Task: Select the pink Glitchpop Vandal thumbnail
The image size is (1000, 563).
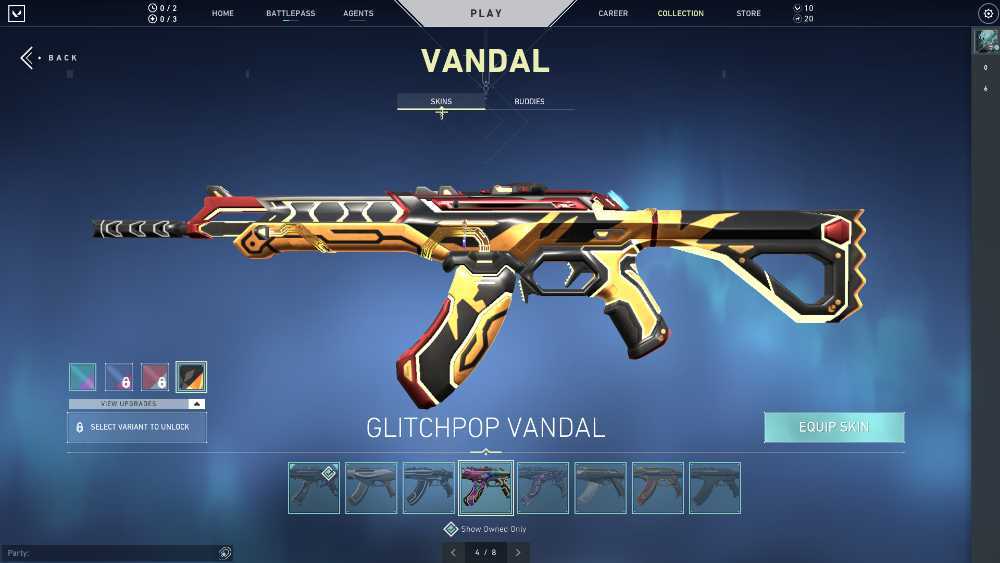Action: (486, 487)
